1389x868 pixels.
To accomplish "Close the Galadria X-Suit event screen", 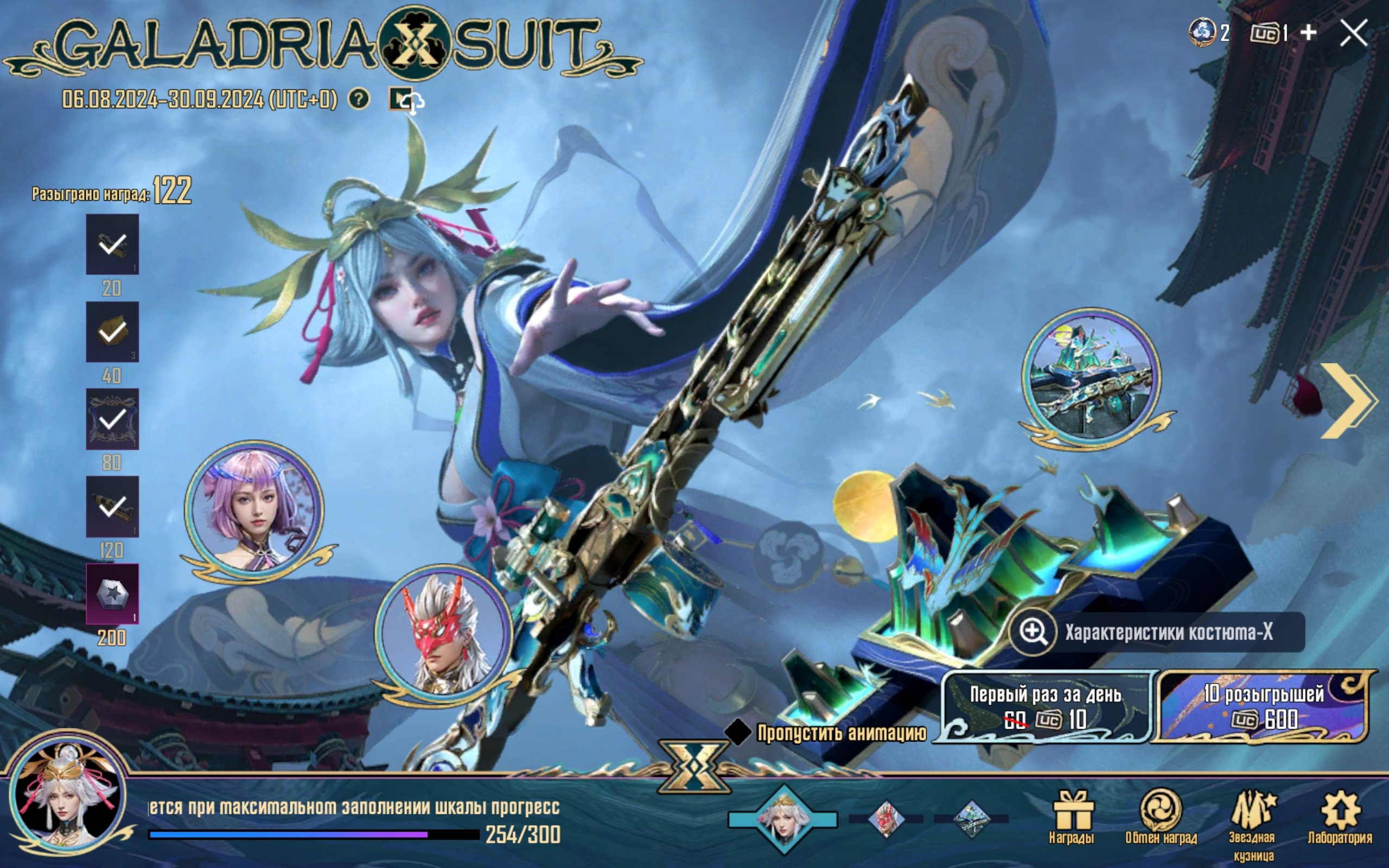I will point(1353,33).
